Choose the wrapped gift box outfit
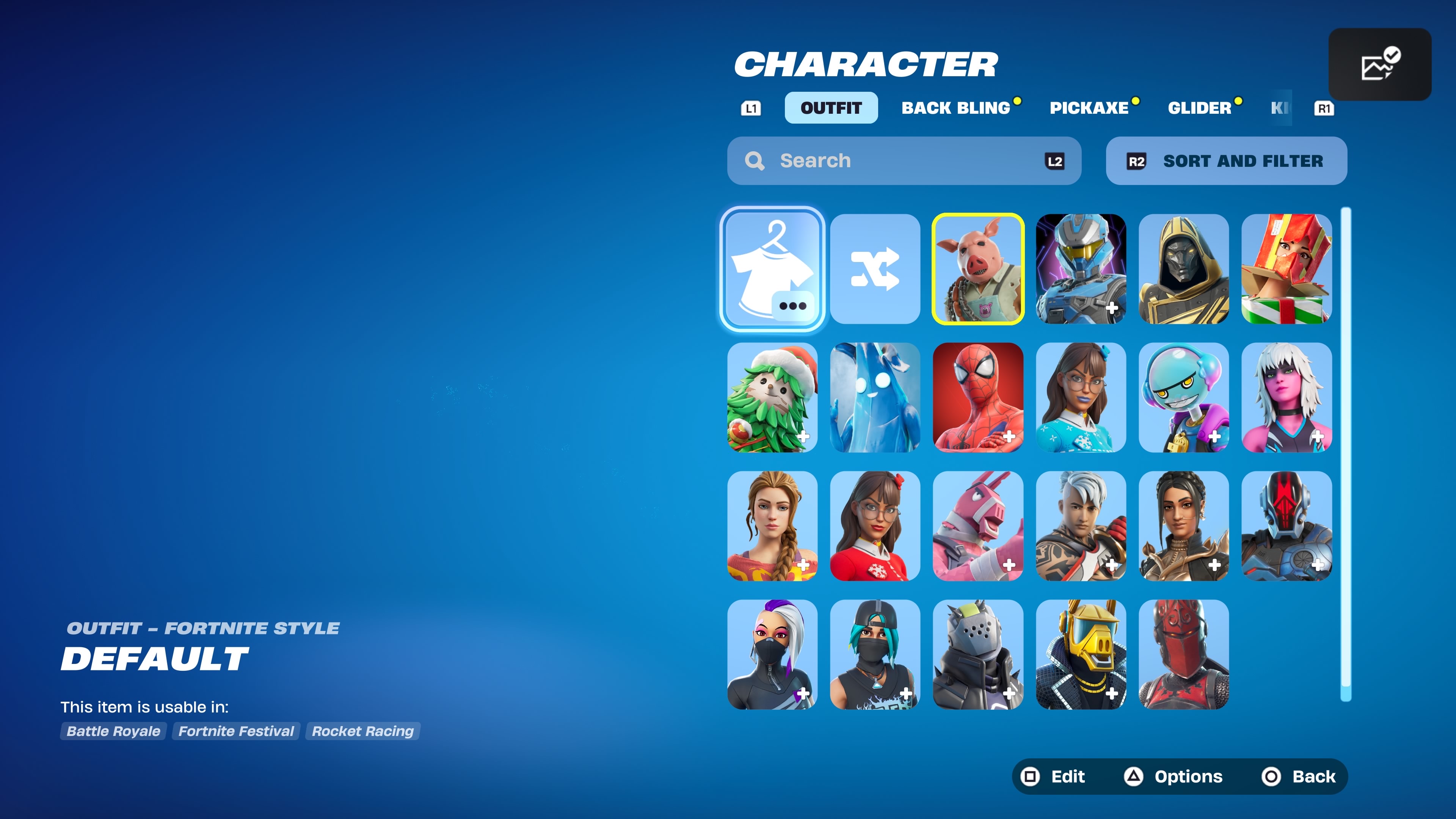The image size is (1456, 819). point(1287,269)
